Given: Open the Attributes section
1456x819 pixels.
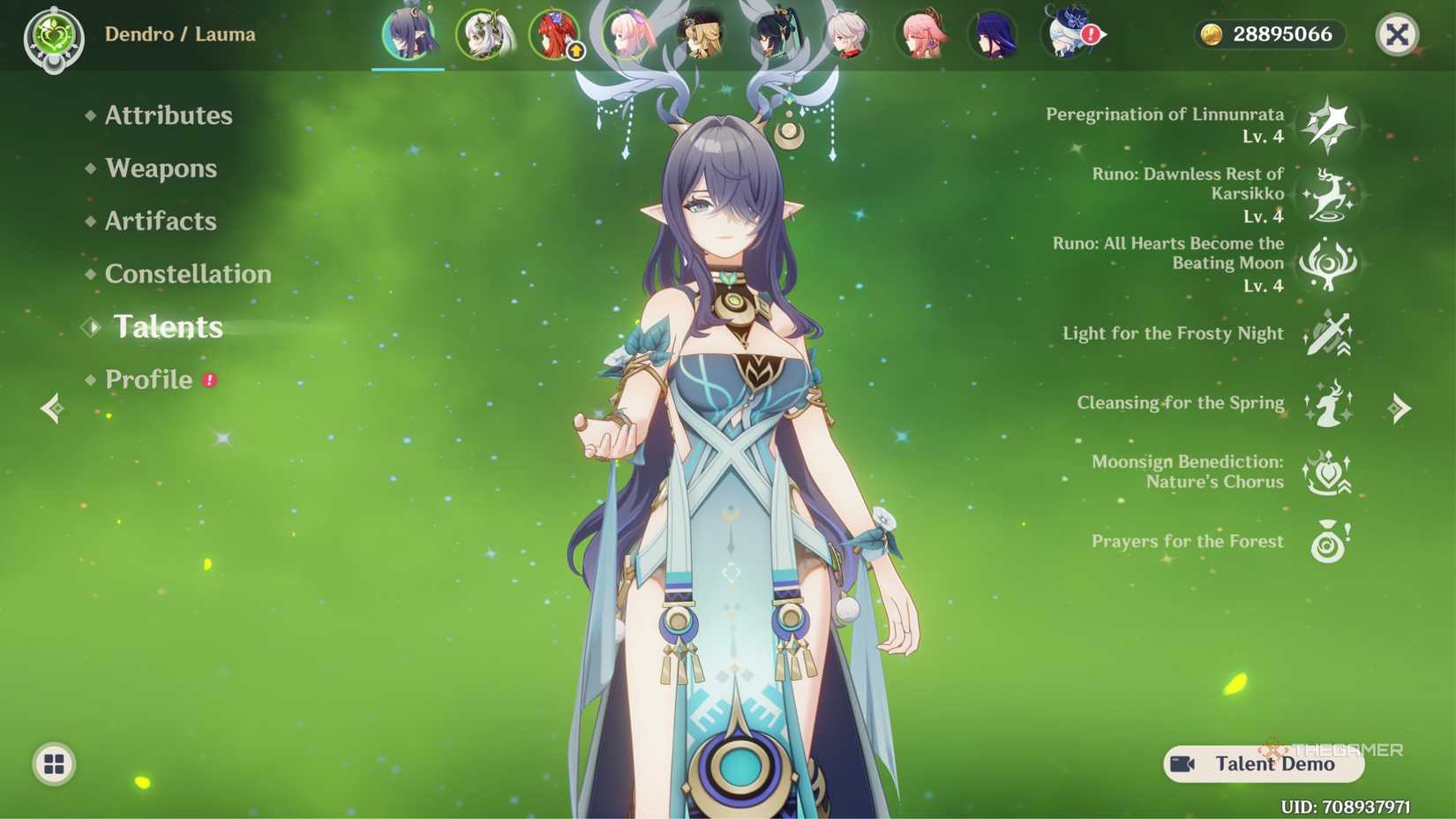Looking at the screenshot, I should coord(168,115).
